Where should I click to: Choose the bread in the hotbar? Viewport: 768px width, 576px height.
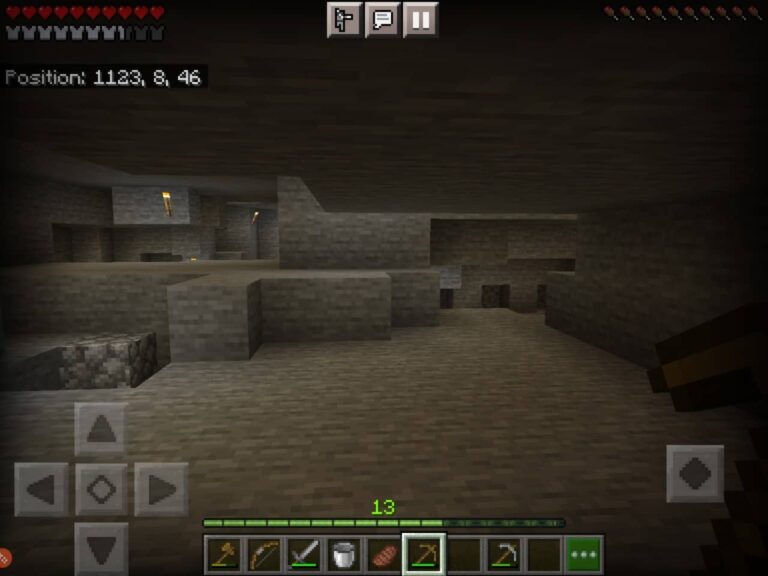click(x=384, y=554)
